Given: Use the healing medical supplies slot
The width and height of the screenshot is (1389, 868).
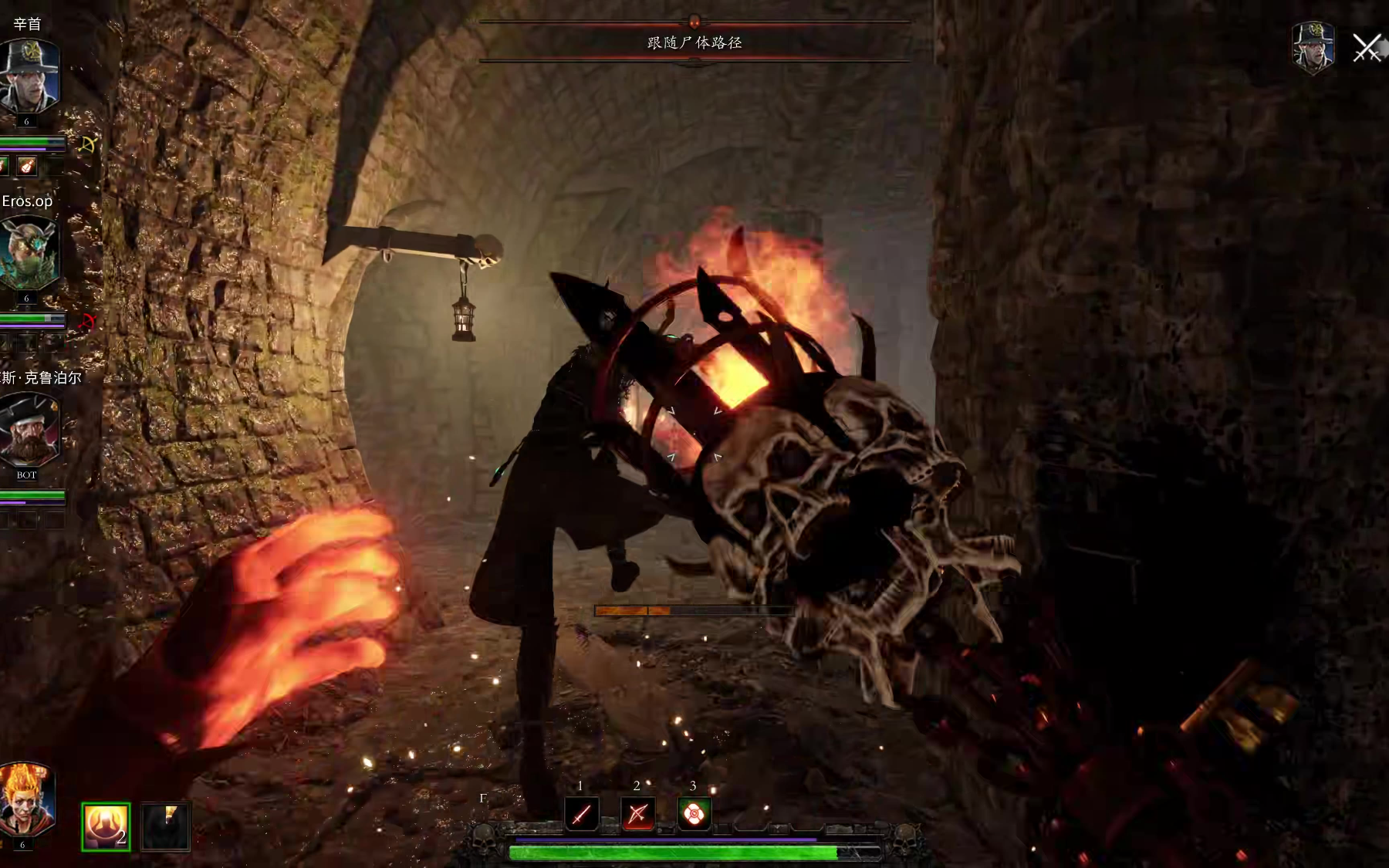Looking at the screenshot, I should coord(694,813).
